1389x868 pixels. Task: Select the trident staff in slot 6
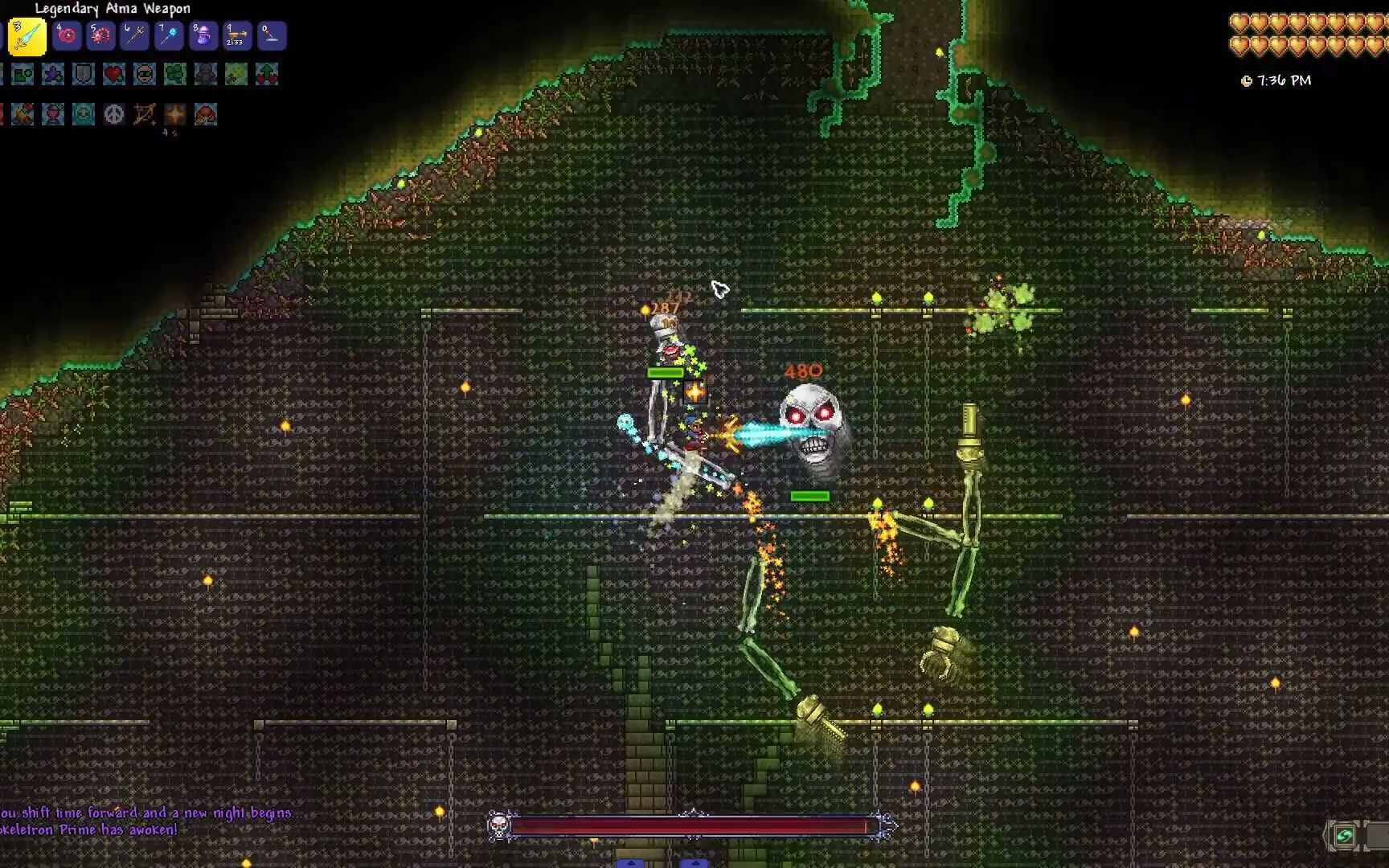click(x=134, y=36)
